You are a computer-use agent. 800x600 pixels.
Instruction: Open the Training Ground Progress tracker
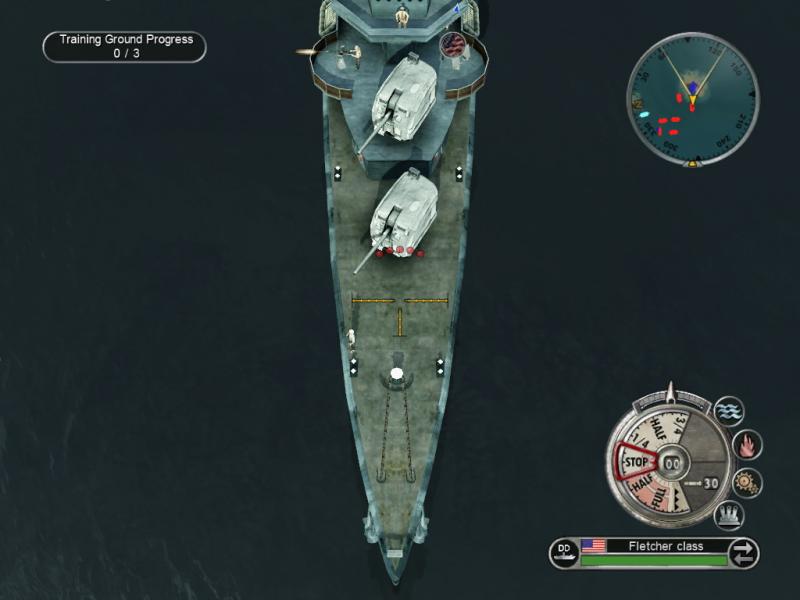coord(125,47)
